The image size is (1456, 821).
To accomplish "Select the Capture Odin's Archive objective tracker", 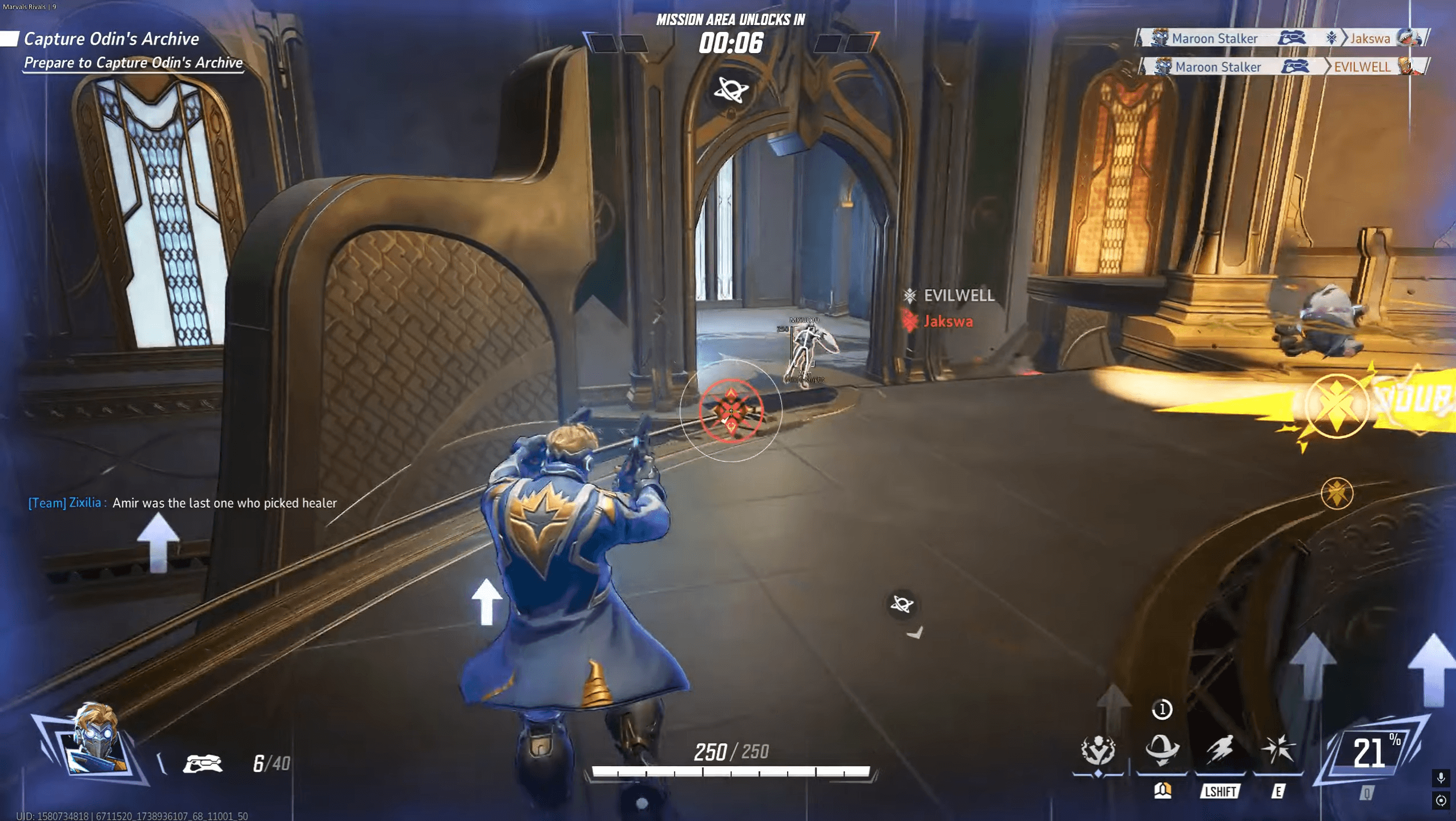I will (112, 39).
